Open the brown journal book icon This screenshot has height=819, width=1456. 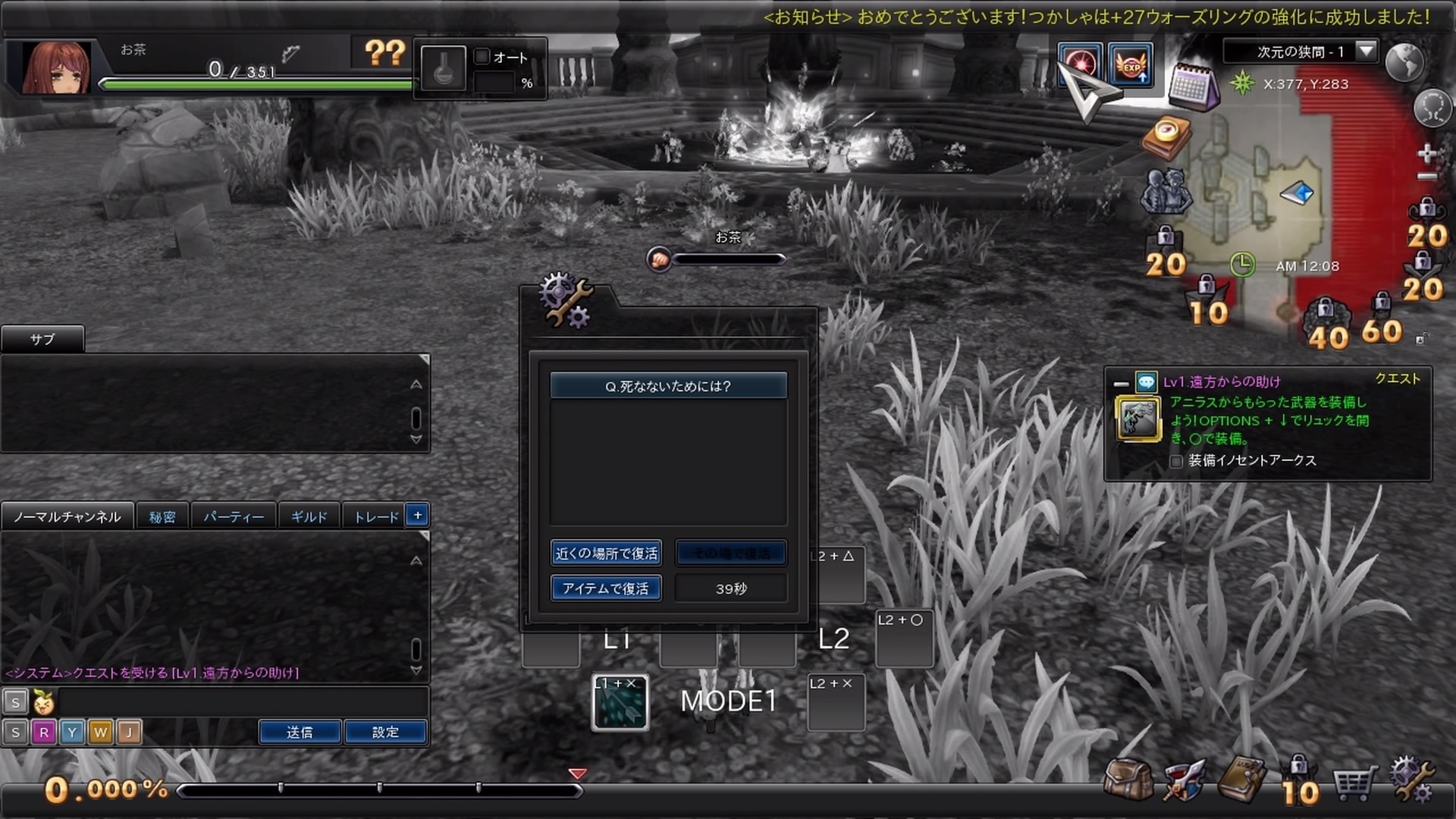pos(1241,779)
